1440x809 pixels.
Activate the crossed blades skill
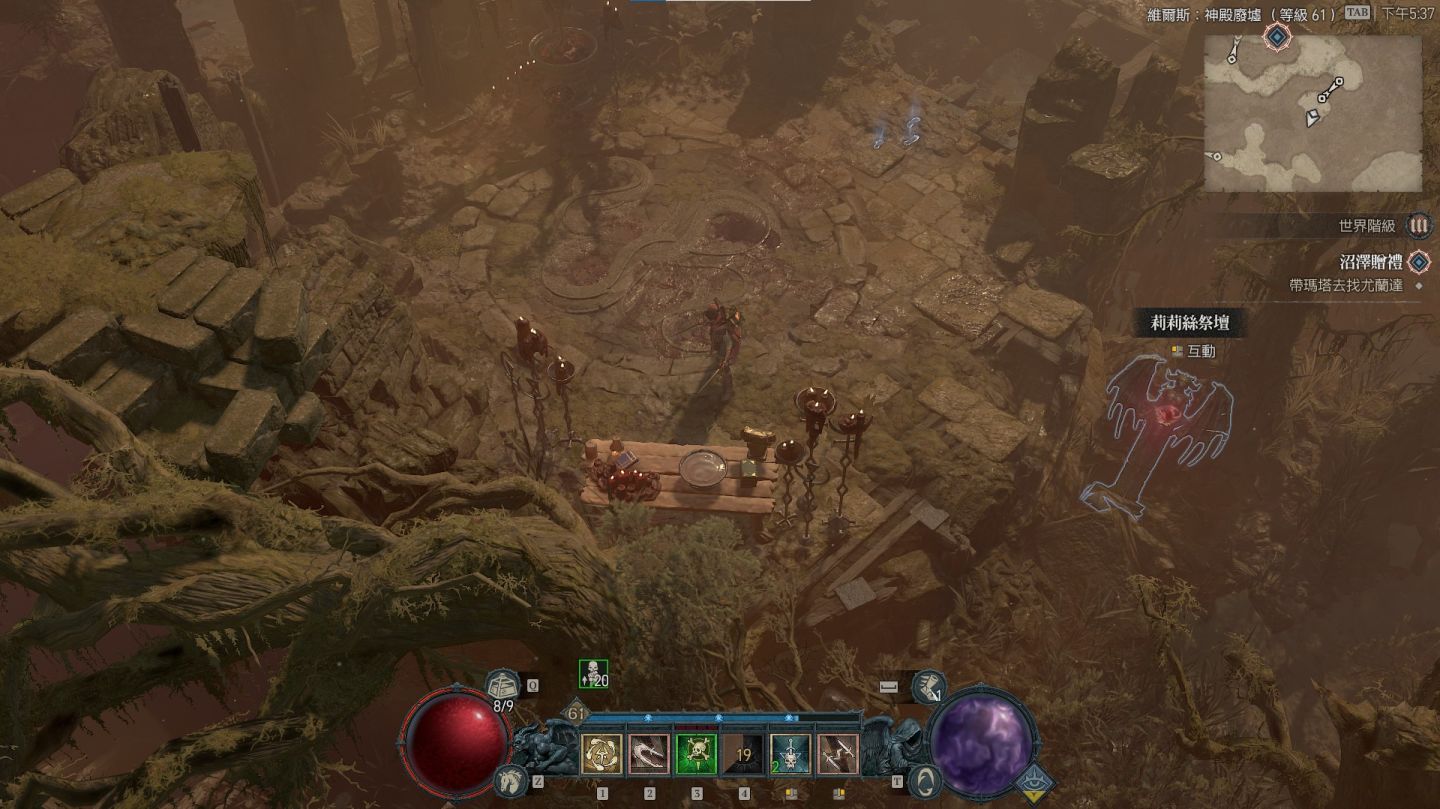pyautogui.click(x=837, y=754)
